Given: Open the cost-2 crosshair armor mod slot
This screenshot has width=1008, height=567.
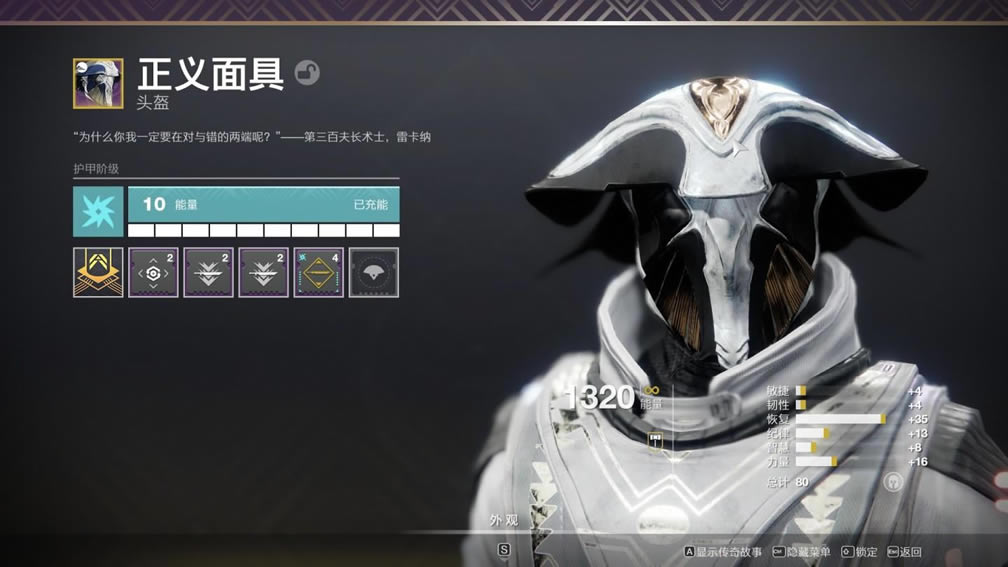Looking at the screenshot, I should (x=153, y=272).
